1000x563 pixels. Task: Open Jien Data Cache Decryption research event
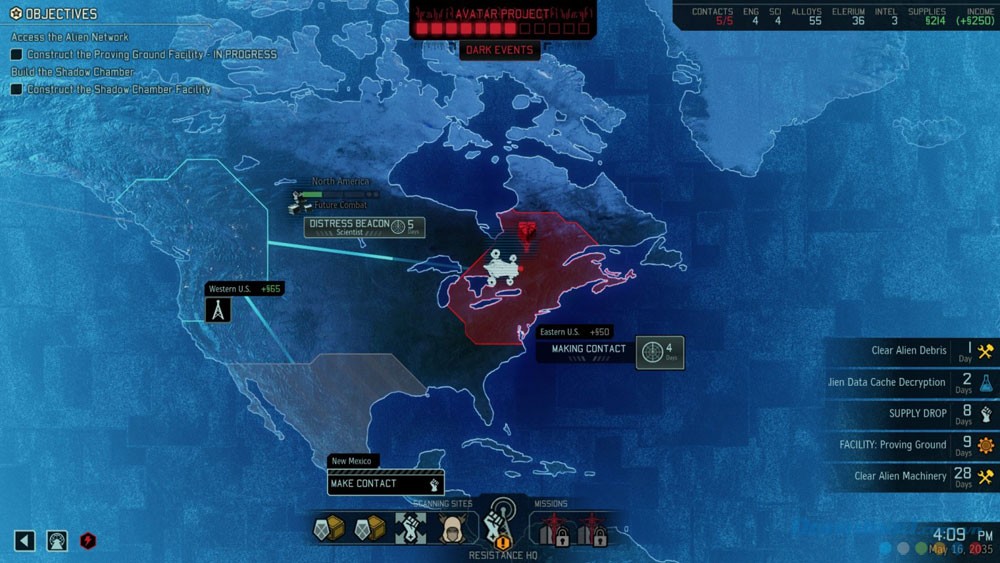click(910, 382)
